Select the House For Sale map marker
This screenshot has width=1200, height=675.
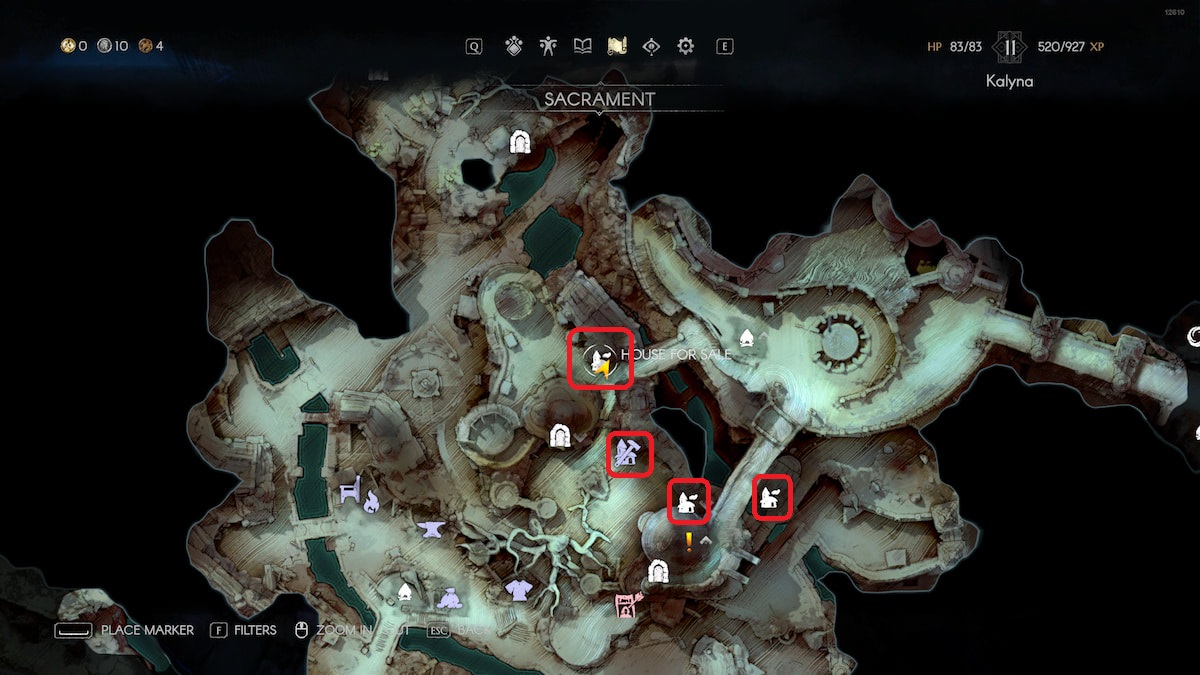pyautogui.click(x=601, y=359)
